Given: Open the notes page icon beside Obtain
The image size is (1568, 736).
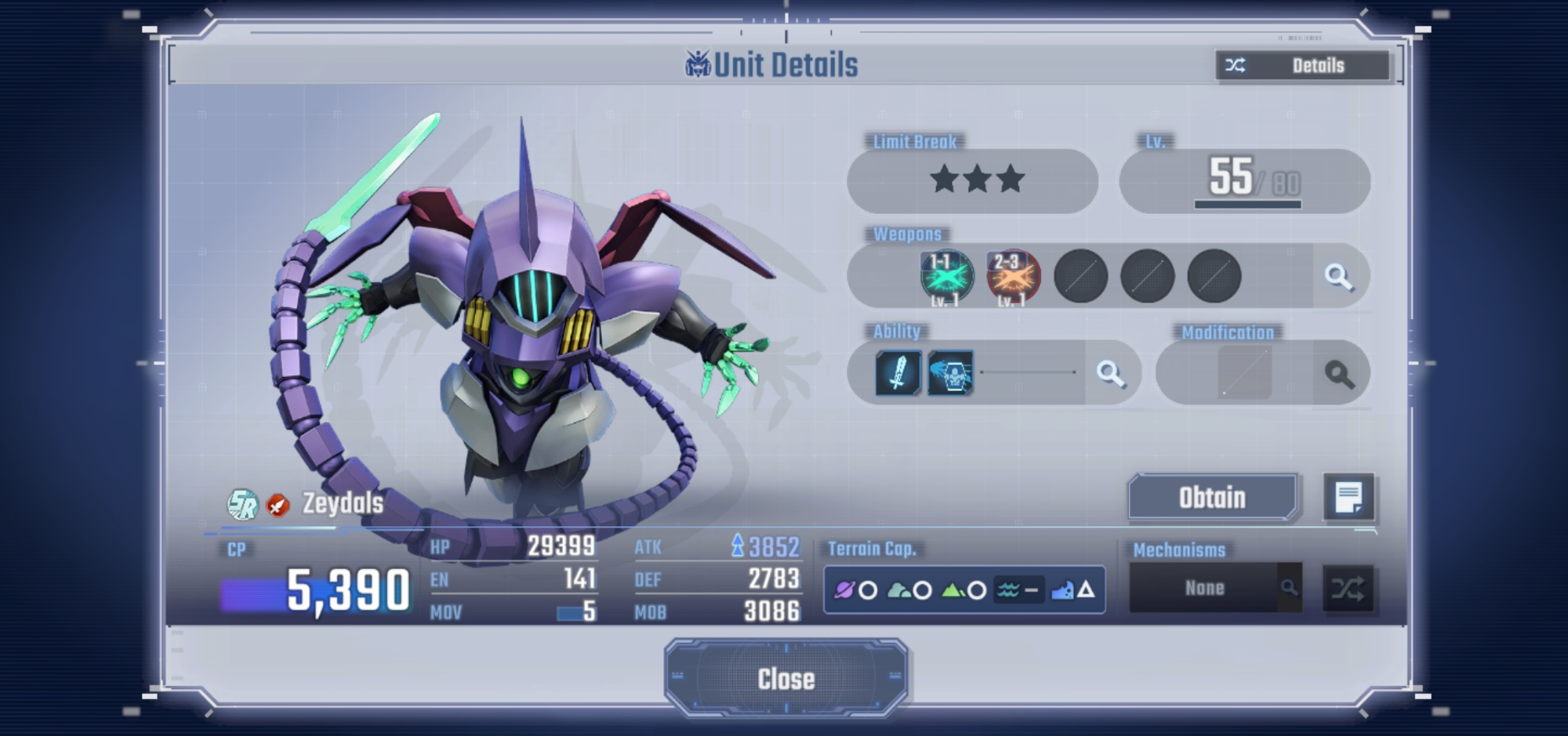Looking at the screenshot, I should click(1348, 498).
